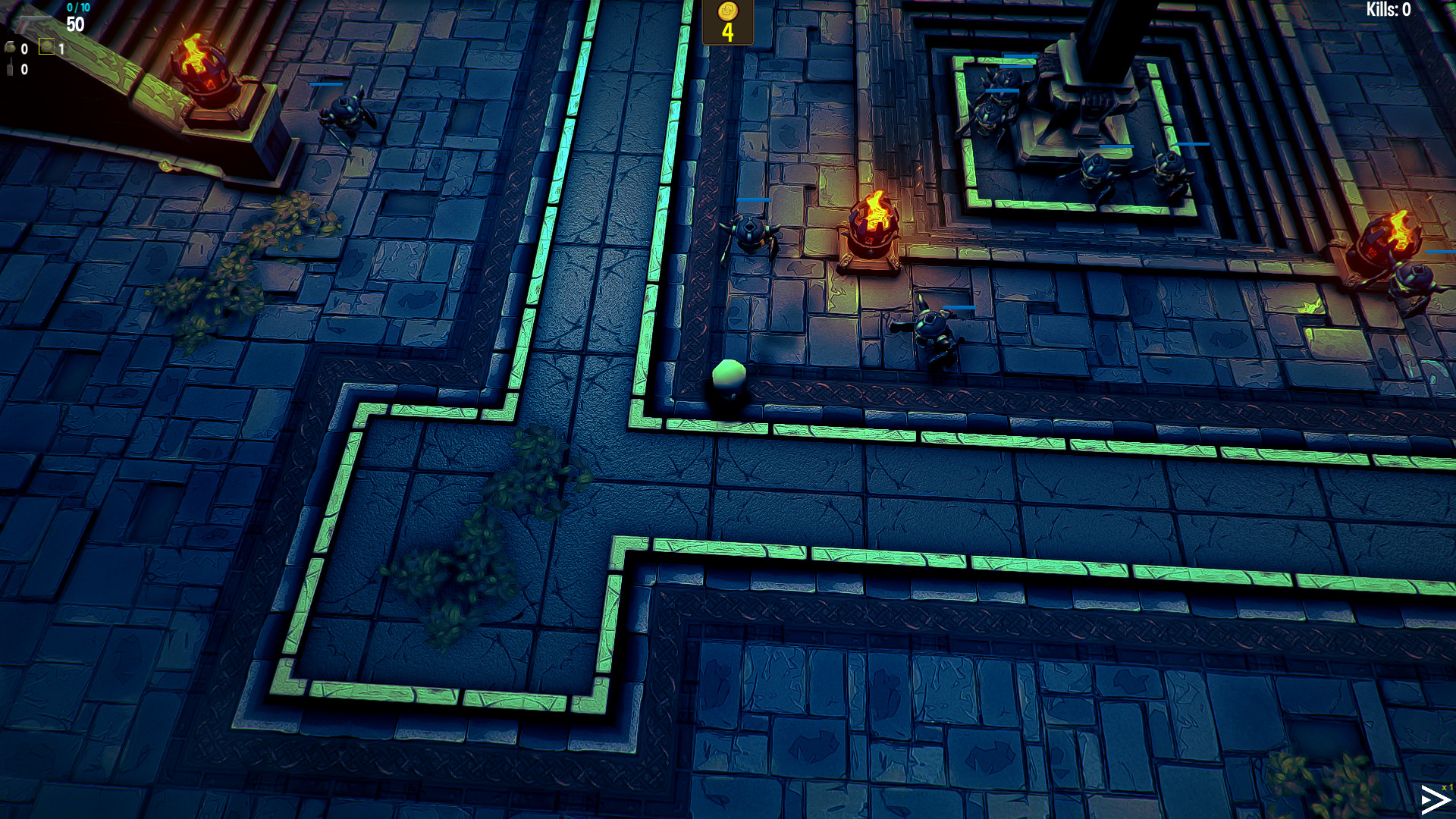This screenshot has width=1456, height=819.
Task: Select the pistol weapon icon in the HUD
Action: pos(33,23)
